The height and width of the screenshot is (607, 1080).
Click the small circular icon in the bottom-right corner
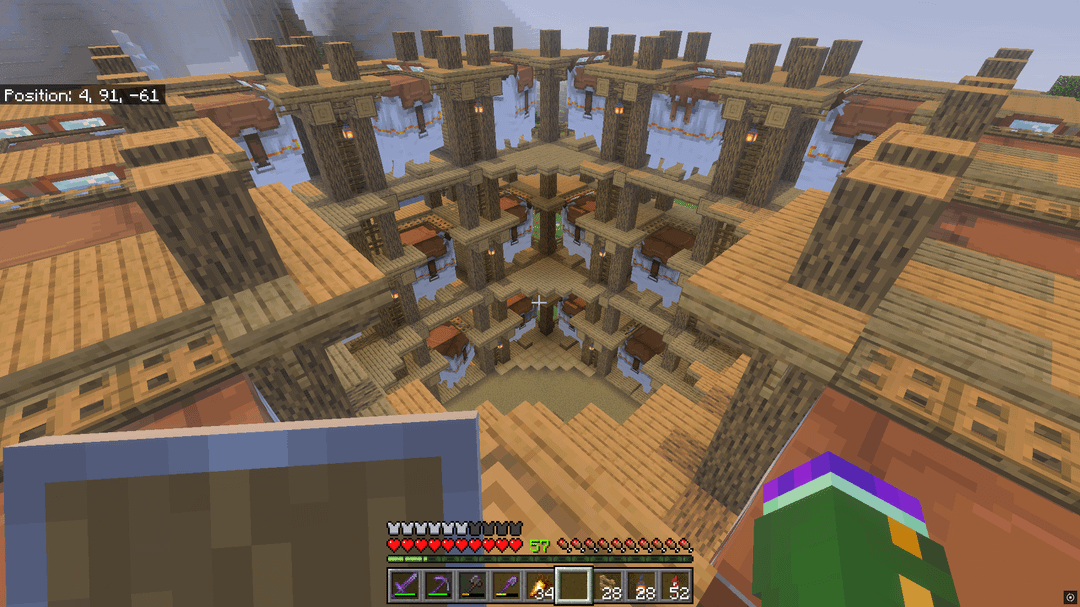click(1069, 597)
